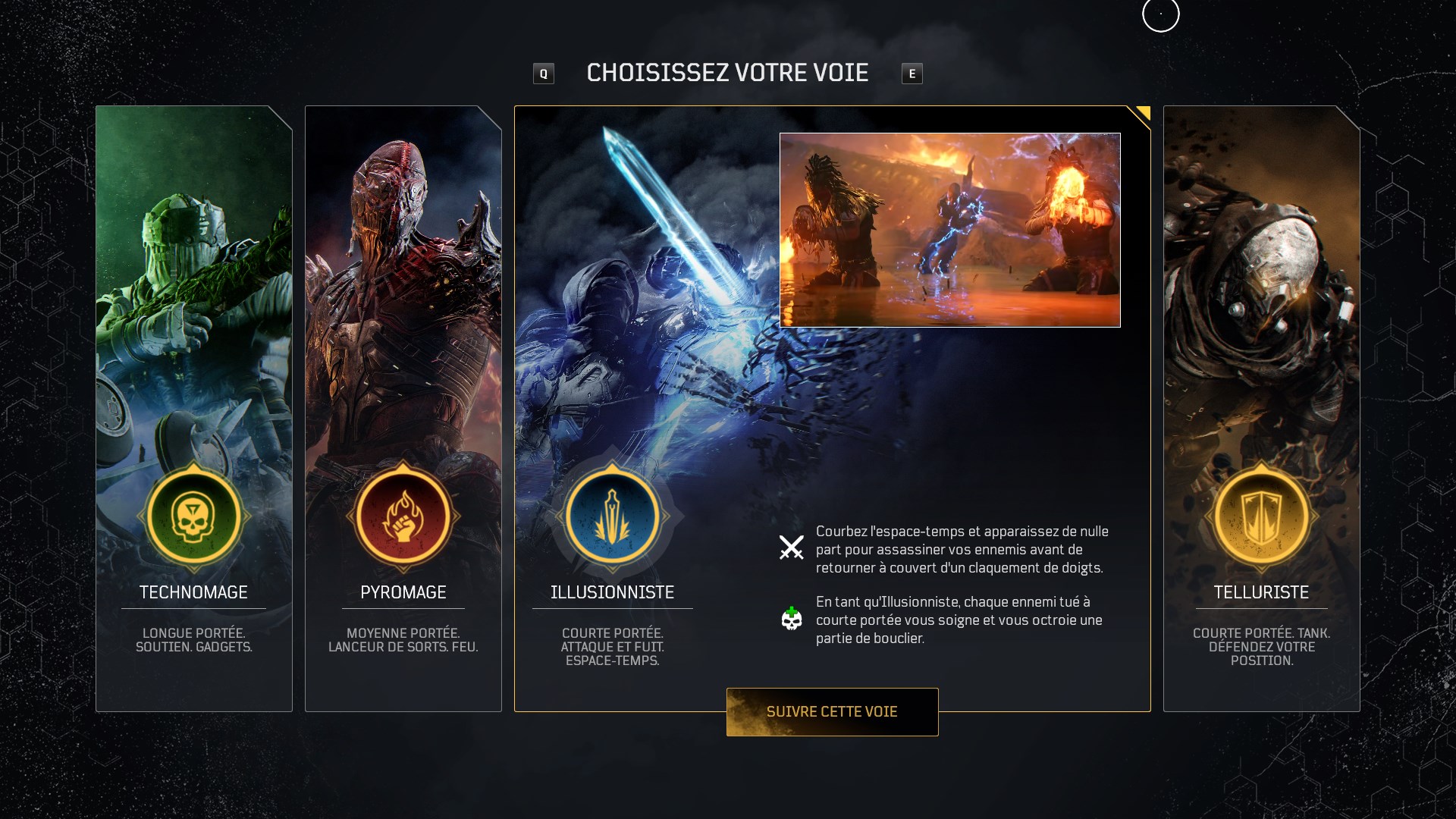Click the TECHNOMAGE name label
The height and width of the screenshot is (819, 1456).
(x=193, y=592)
